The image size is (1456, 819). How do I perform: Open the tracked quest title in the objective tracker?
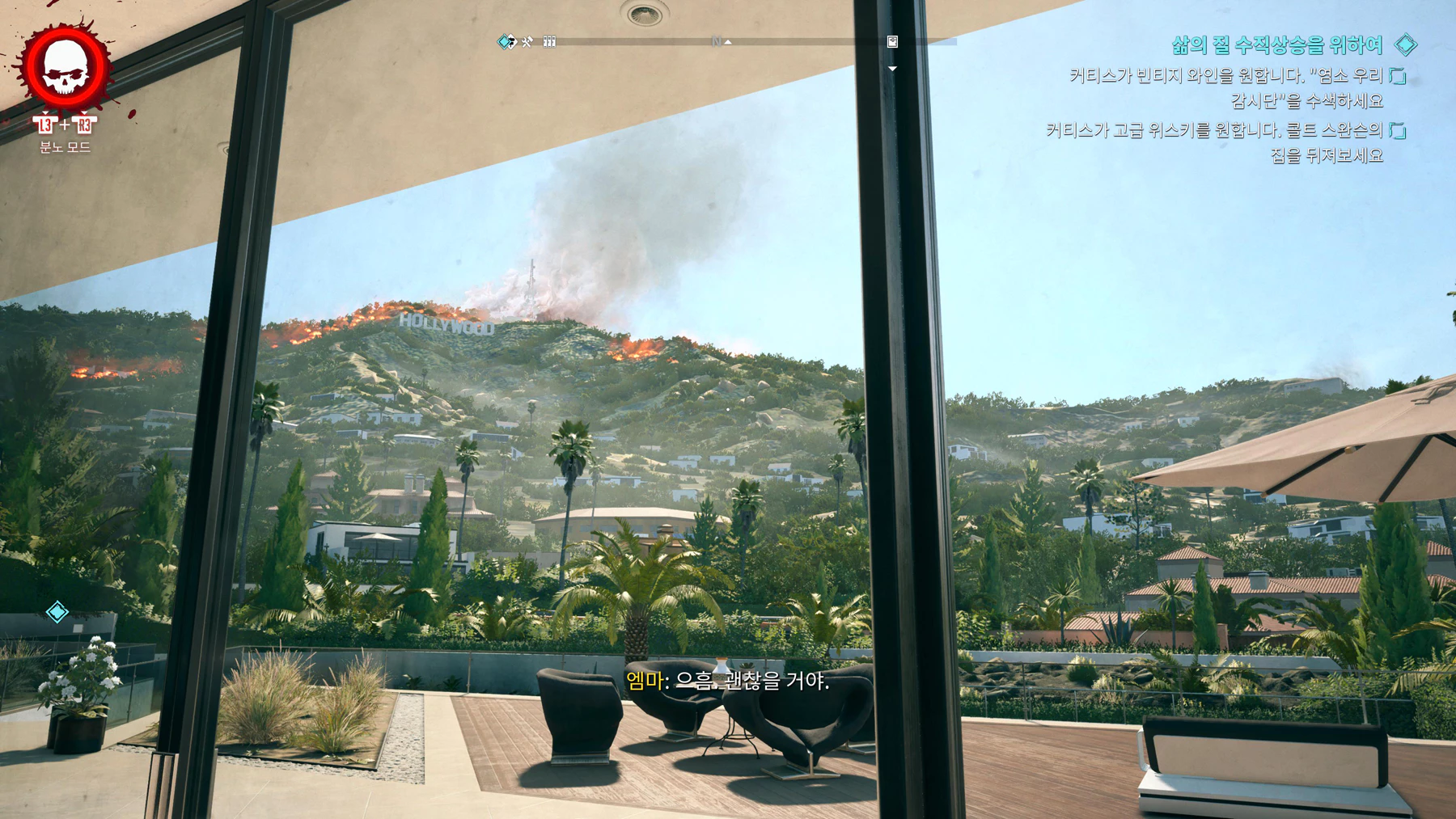click(x=1276, y=45)
